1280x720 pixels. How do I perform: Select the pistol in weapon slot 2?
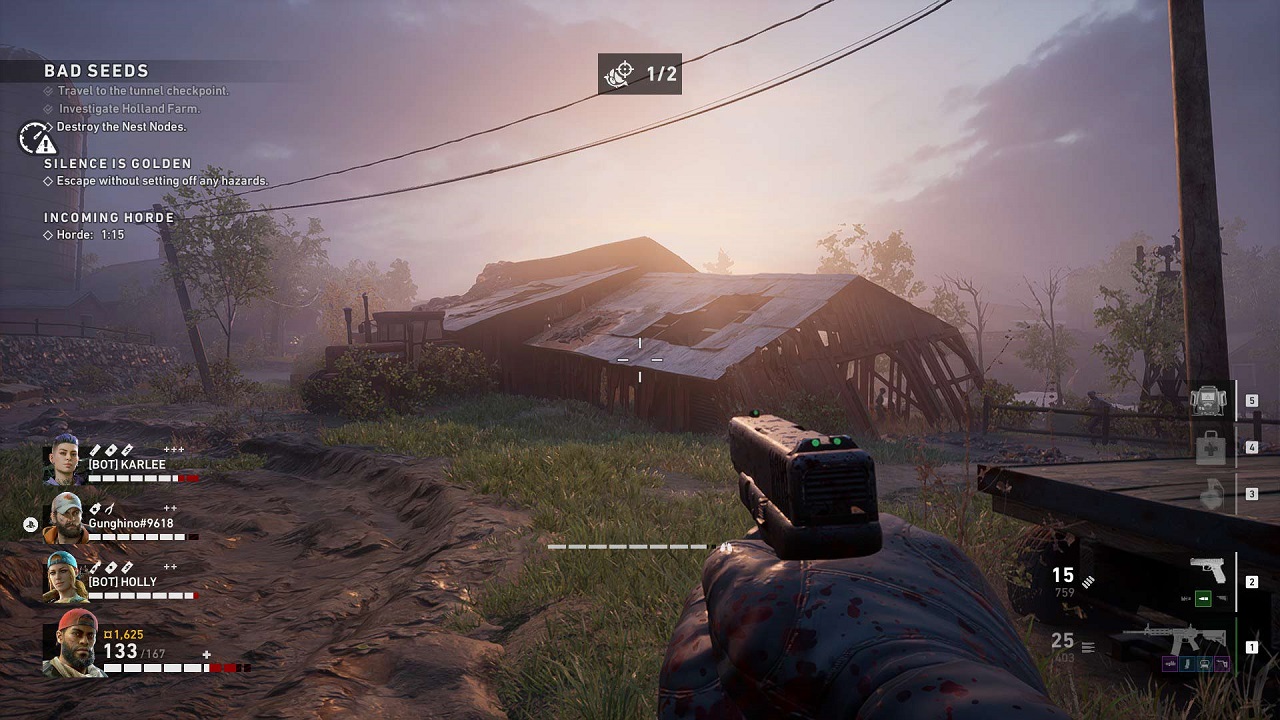pyautogui.click(x=1208, y=571)
